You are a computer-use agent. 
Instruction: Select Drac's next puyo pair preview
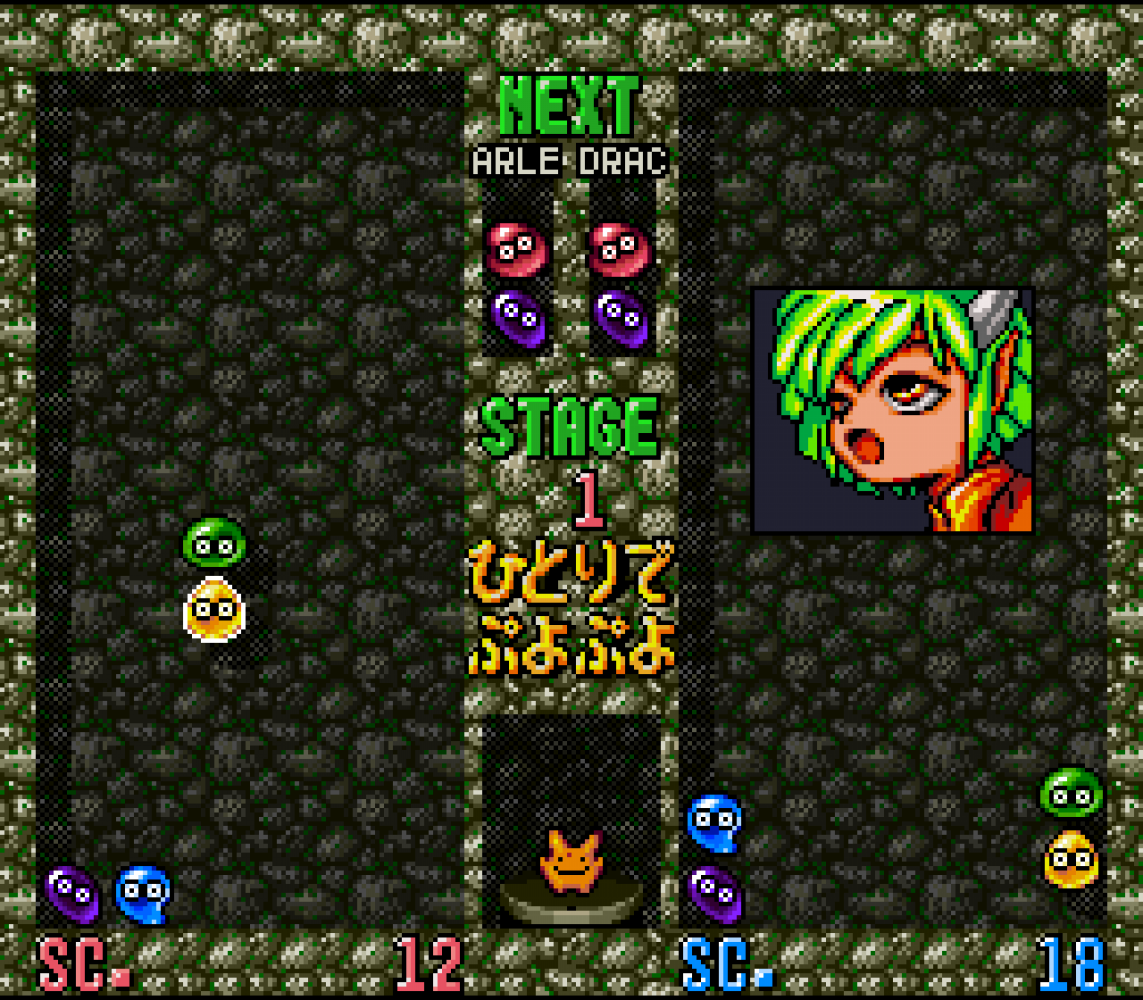621,283
